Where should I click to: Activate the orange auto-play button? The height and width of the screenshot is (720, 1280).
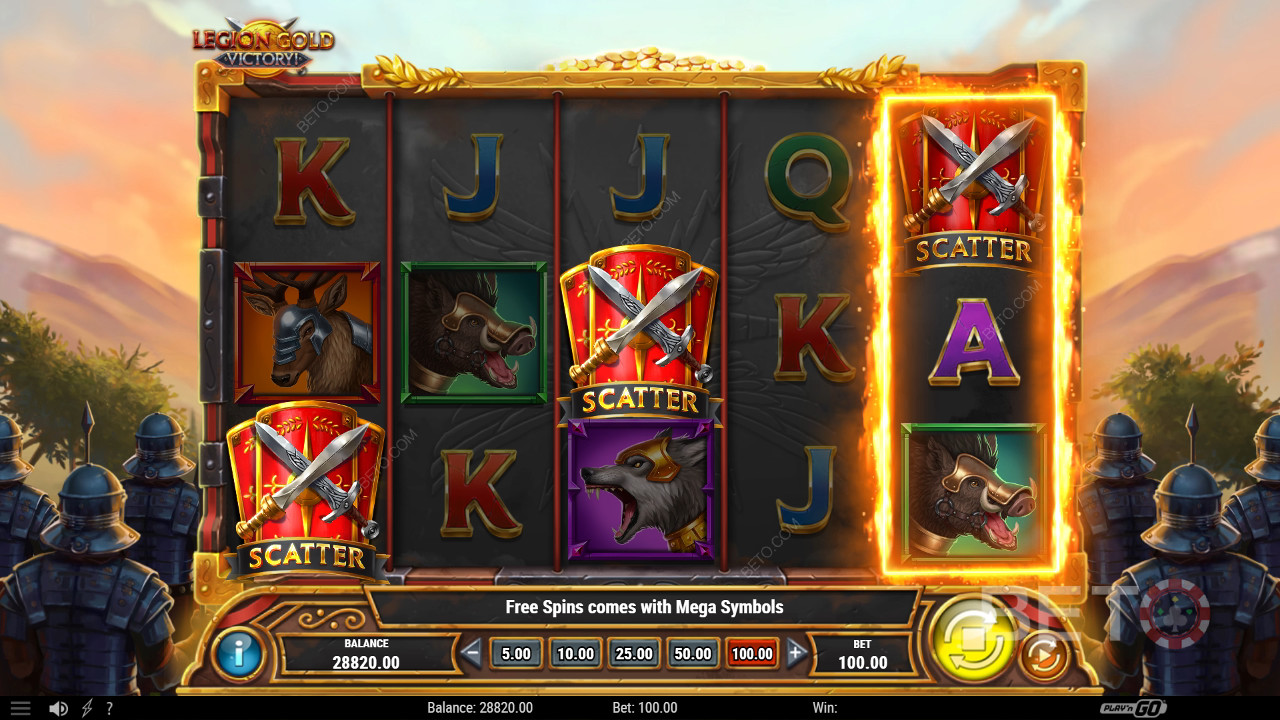pos(1044,657)
